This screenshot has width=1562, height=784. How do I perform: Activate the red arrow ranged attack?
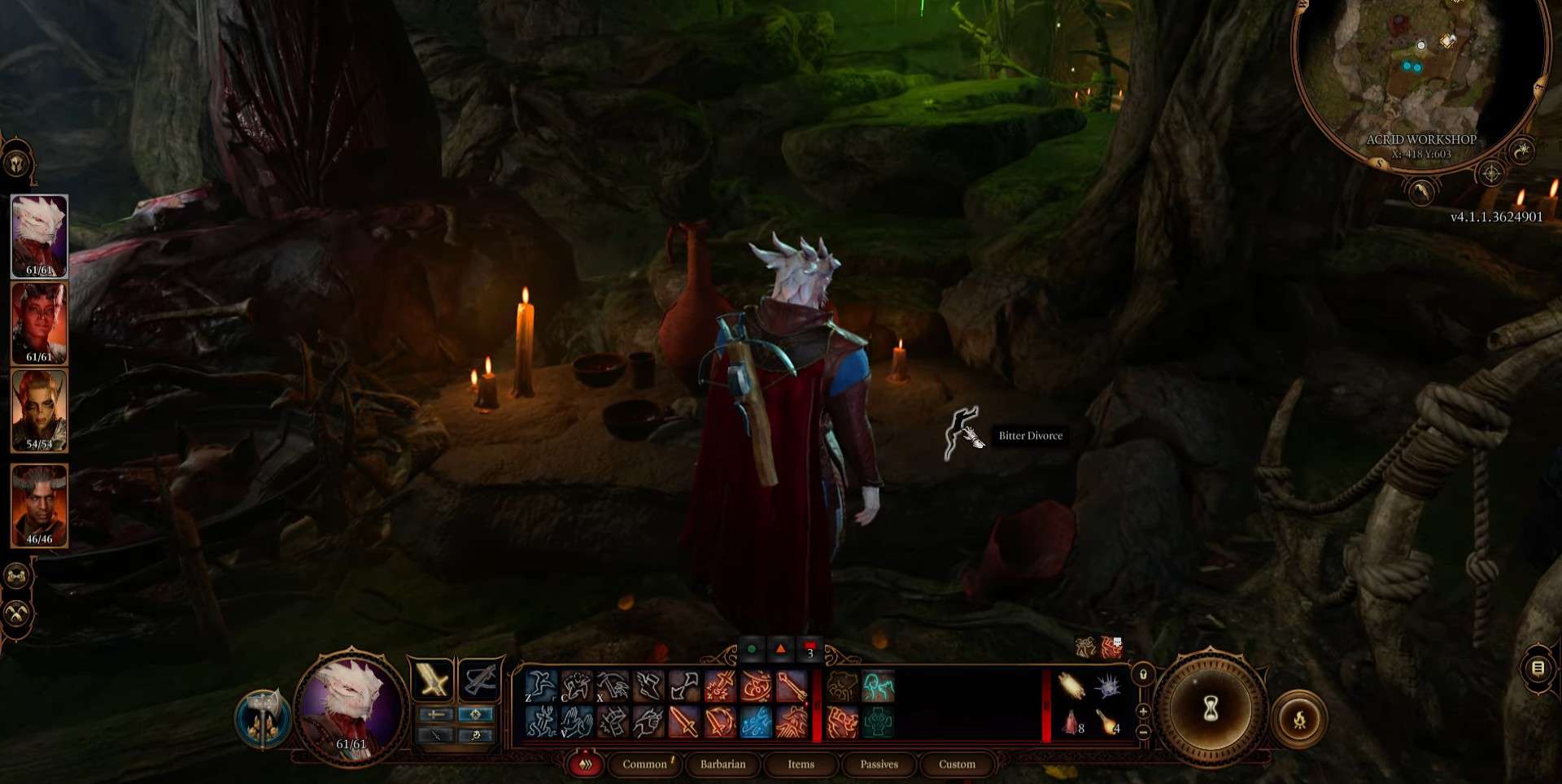pos(791,687)
